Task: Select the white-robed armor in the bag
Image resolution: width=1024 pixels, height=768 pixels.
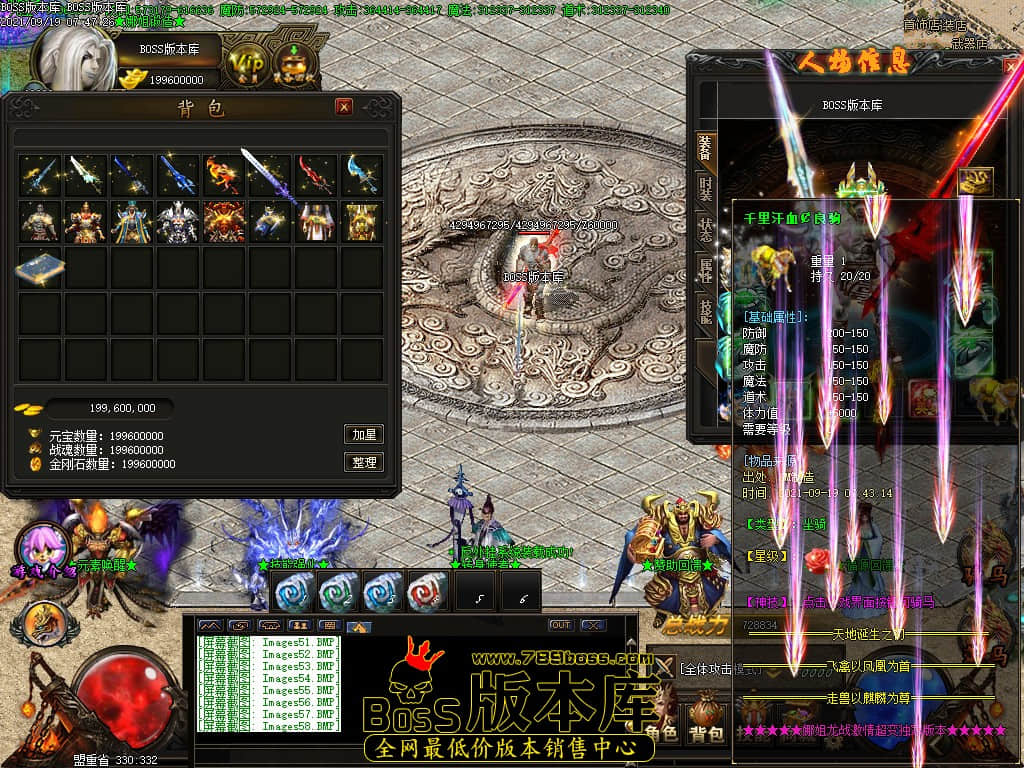Action: pyautogui.click(x=316, y=222)
